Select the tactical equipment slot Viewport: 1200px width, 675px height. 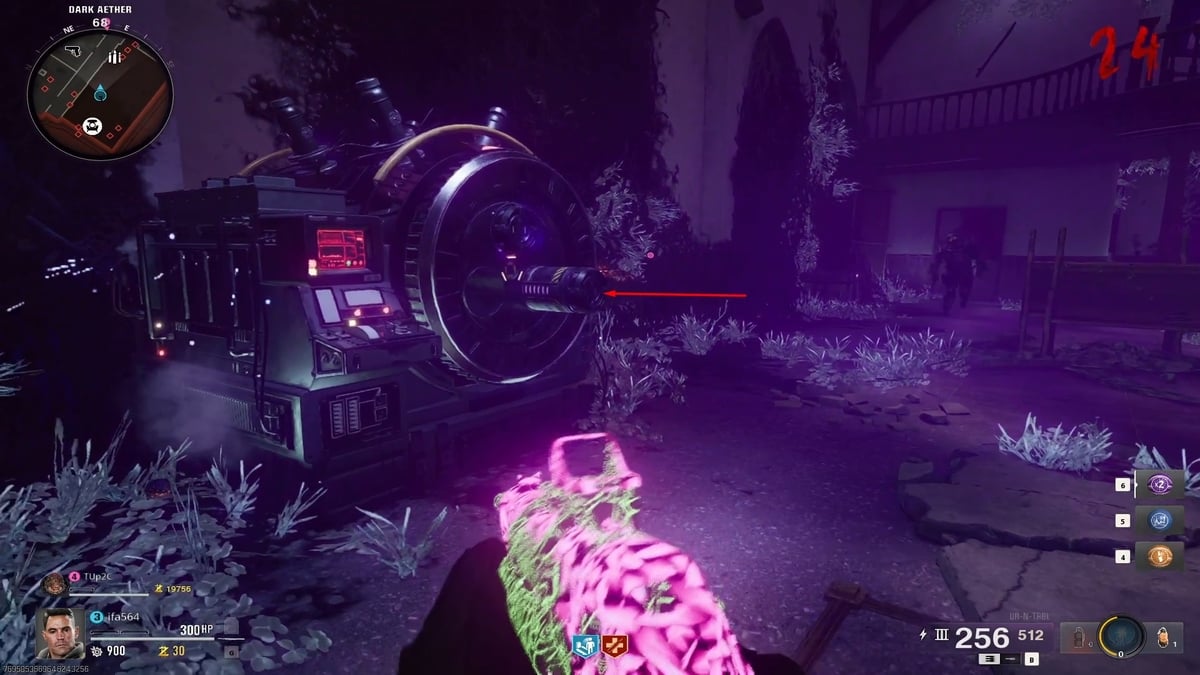(1079, 637)
